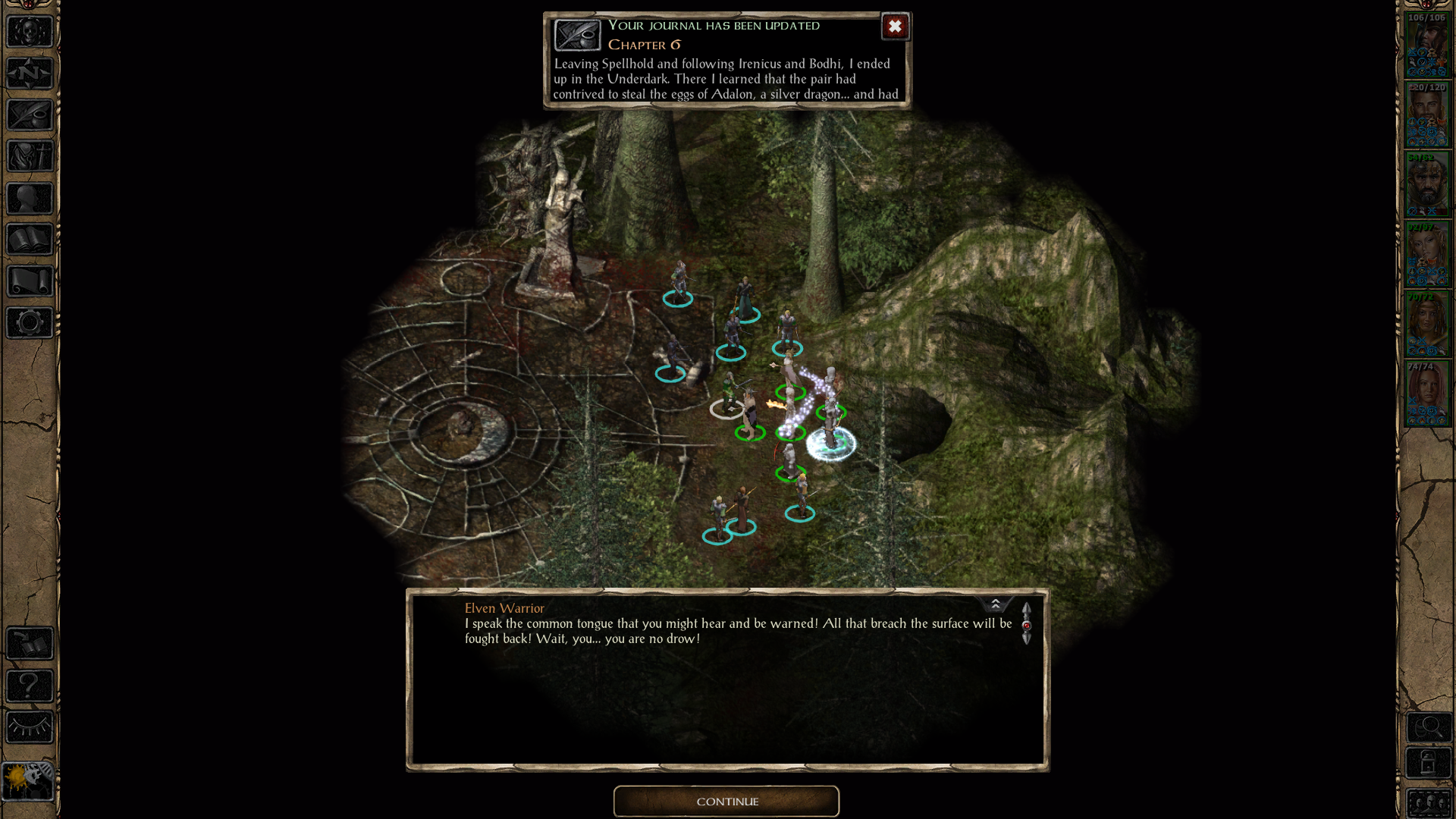Open the world map icon
Viewport: 1456px width, 819px height.
coord(29,73)
